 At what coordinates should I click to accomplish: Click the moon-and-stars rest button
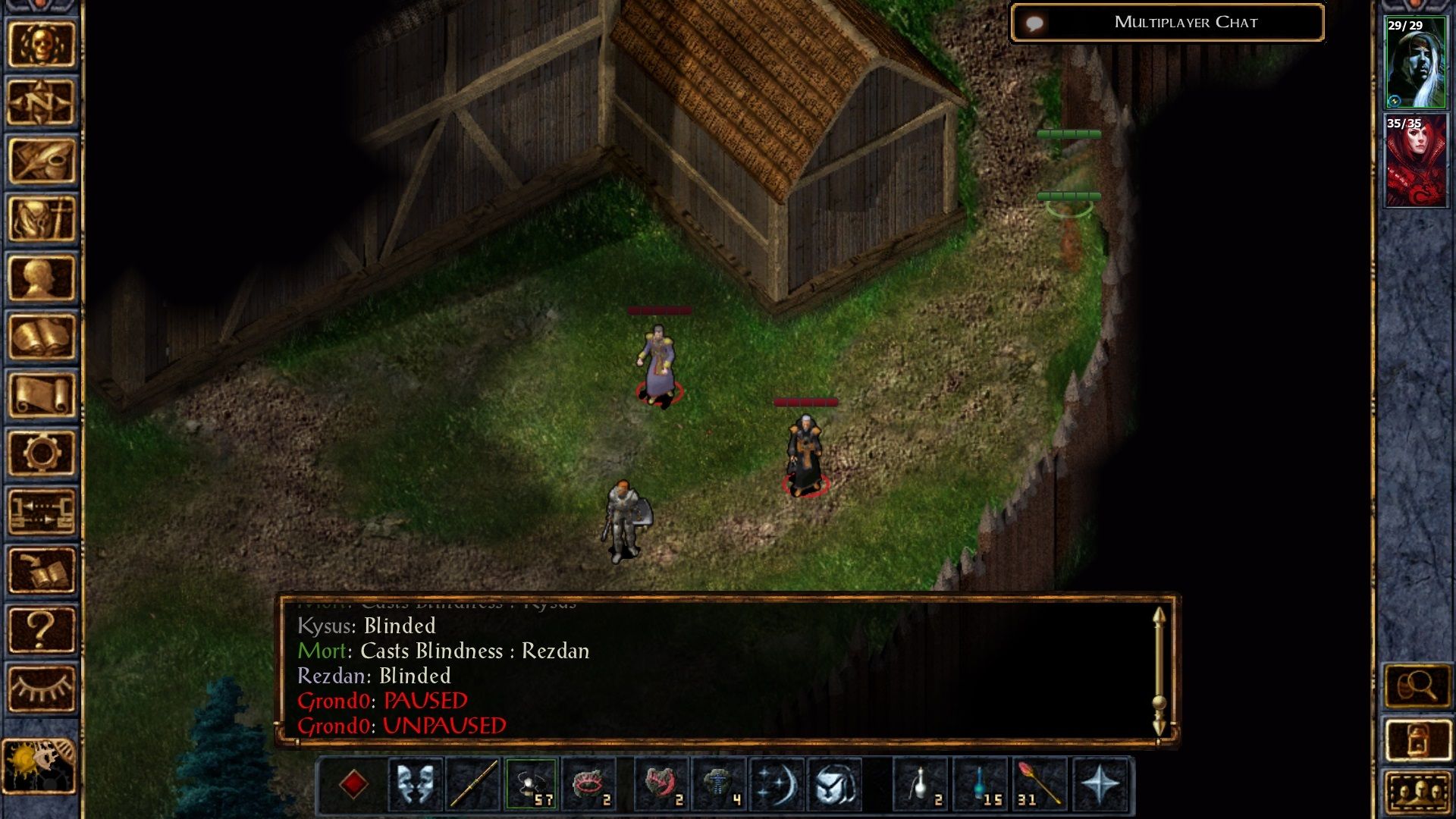pos(777,785)
